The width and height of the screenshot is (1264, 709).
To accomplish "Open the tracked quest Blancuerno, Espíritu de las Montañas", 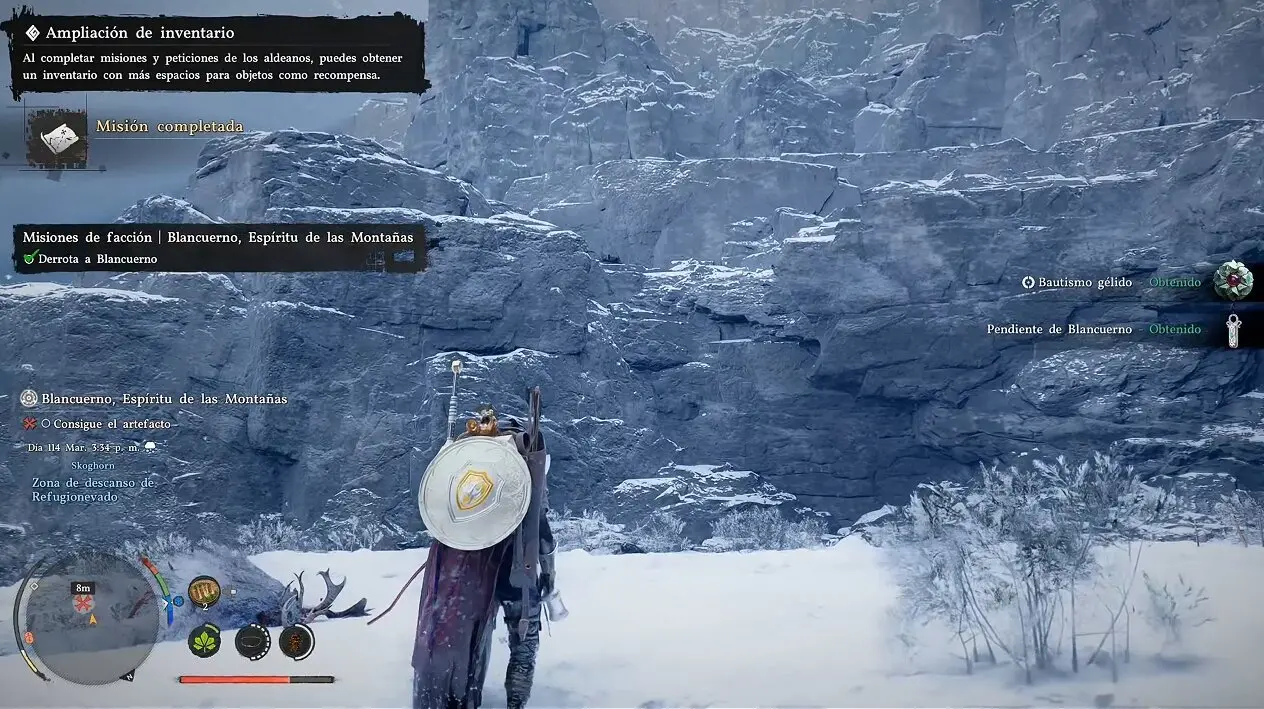I will tap(164, 398).
